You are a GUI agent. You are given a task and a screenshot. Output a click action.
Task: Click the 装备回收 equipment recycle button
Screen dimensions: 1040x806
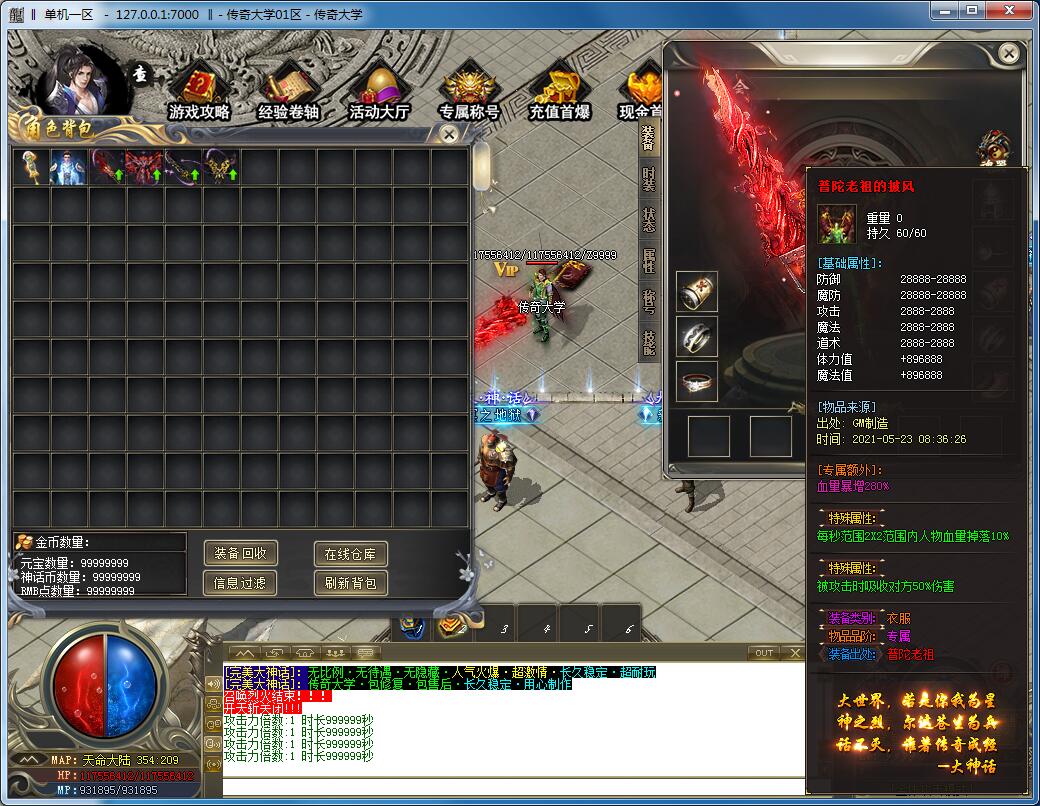pyautogui.click(x=240, y=553)
